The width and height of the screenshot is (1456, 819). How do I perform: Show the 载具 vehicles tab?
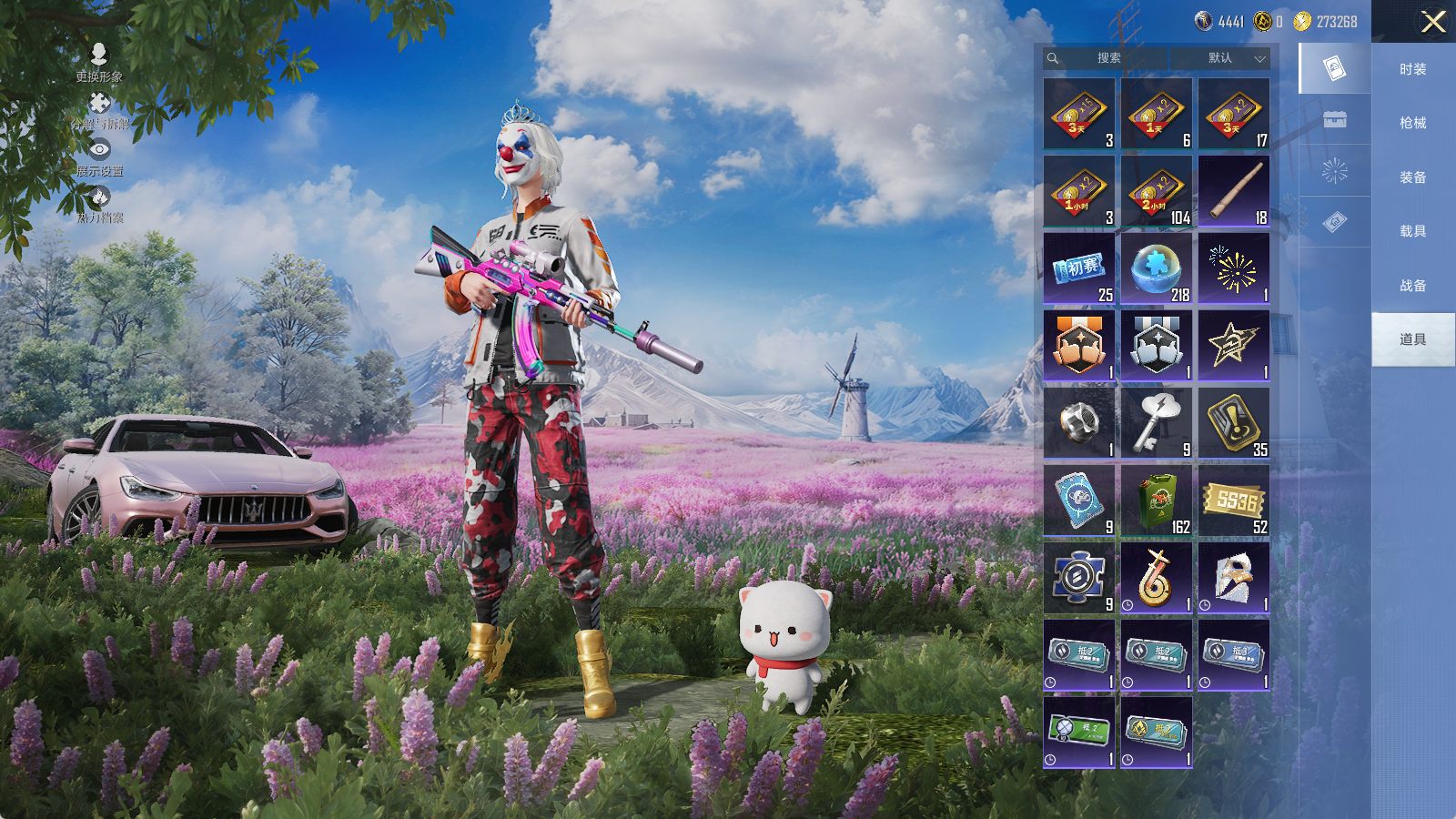point(1412,231)
